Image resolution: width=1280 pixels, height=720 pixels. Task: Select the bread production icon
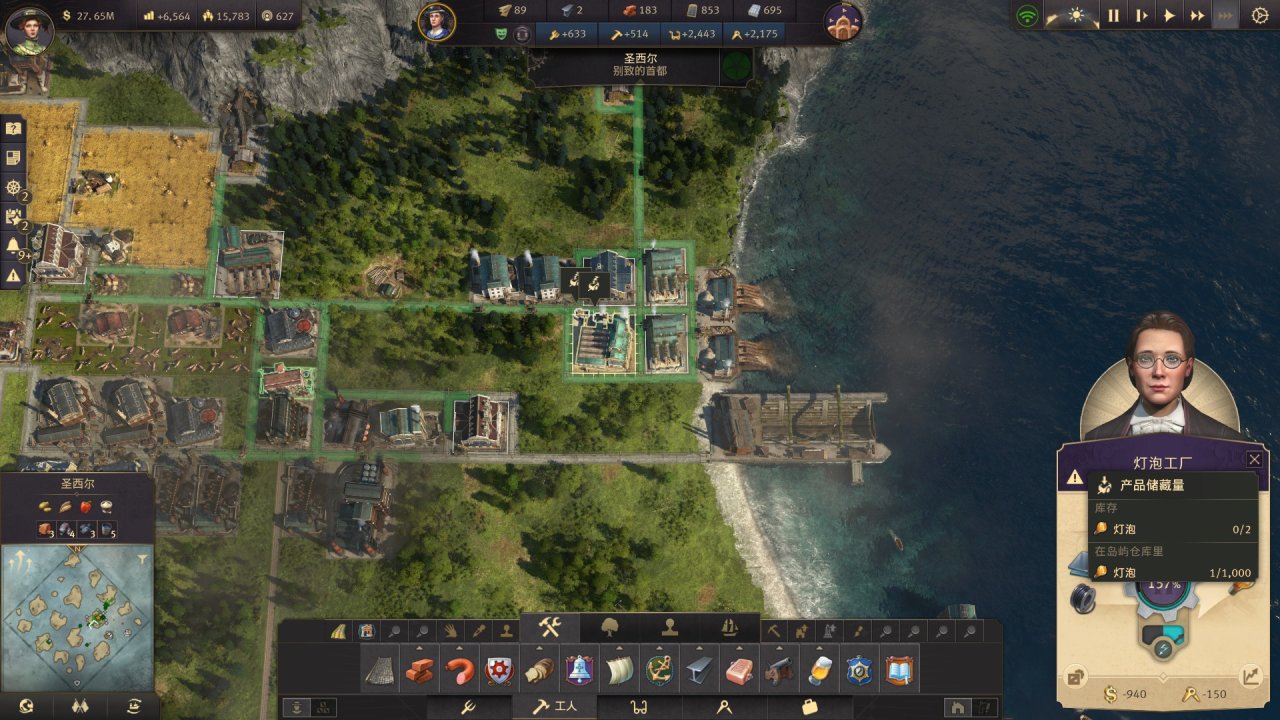[539, 671]
